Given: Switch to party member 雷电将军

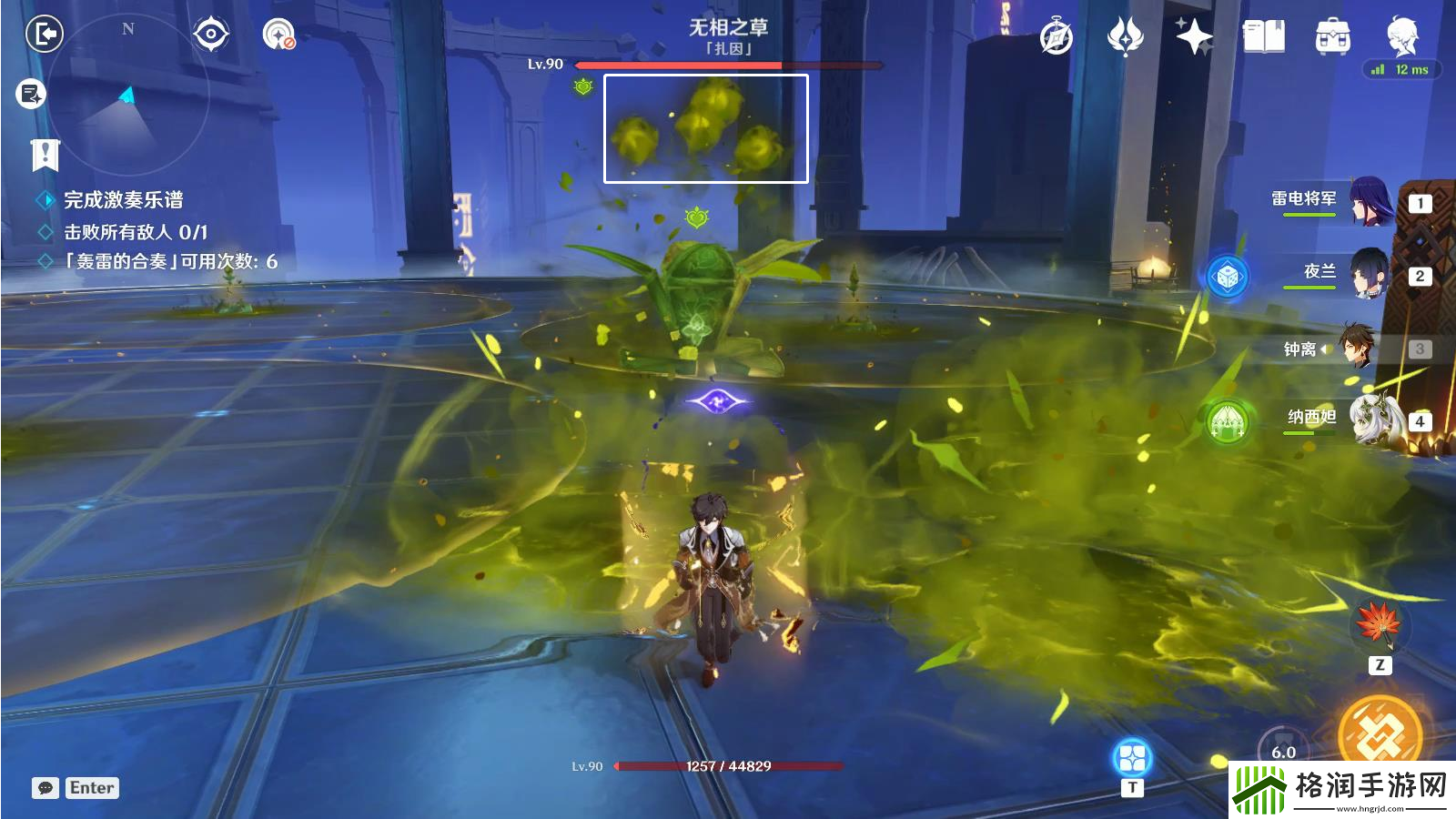Looking at the screenshot, I should click(1370, 201).
